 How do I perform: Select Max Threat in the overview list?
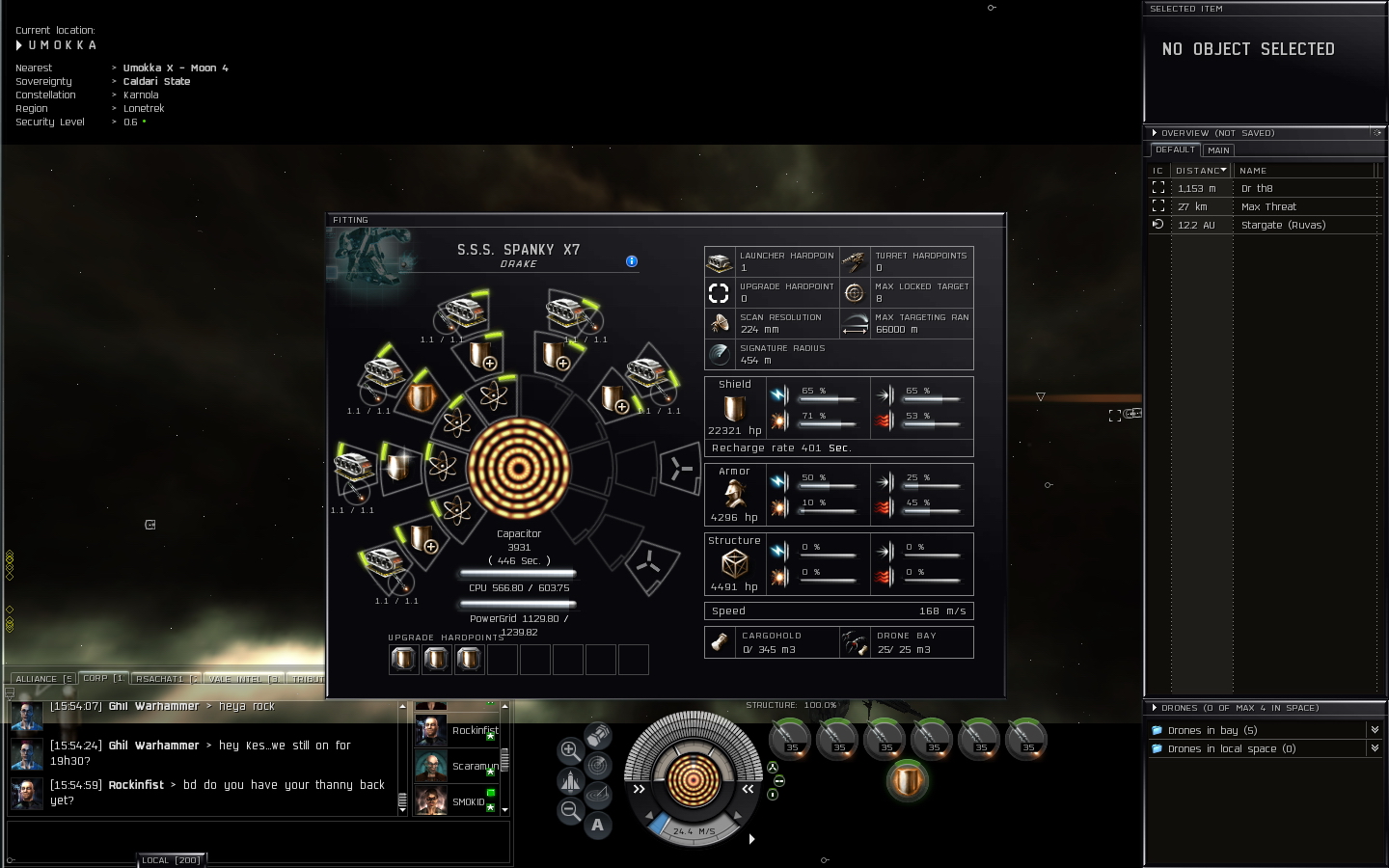(x=1268, y=206)
